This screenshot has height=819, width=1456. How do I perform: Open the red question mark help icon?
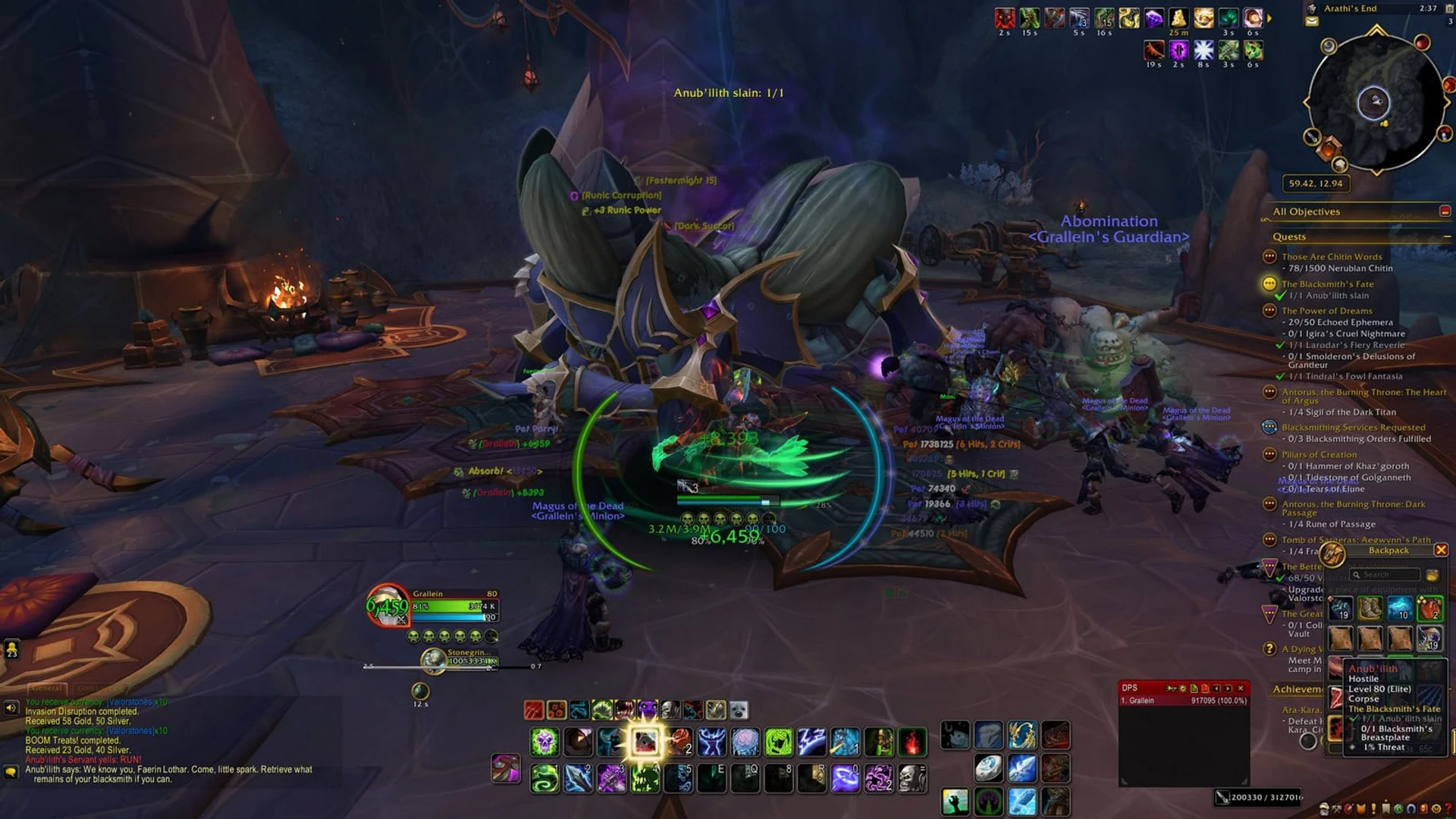coord(1450,808)
